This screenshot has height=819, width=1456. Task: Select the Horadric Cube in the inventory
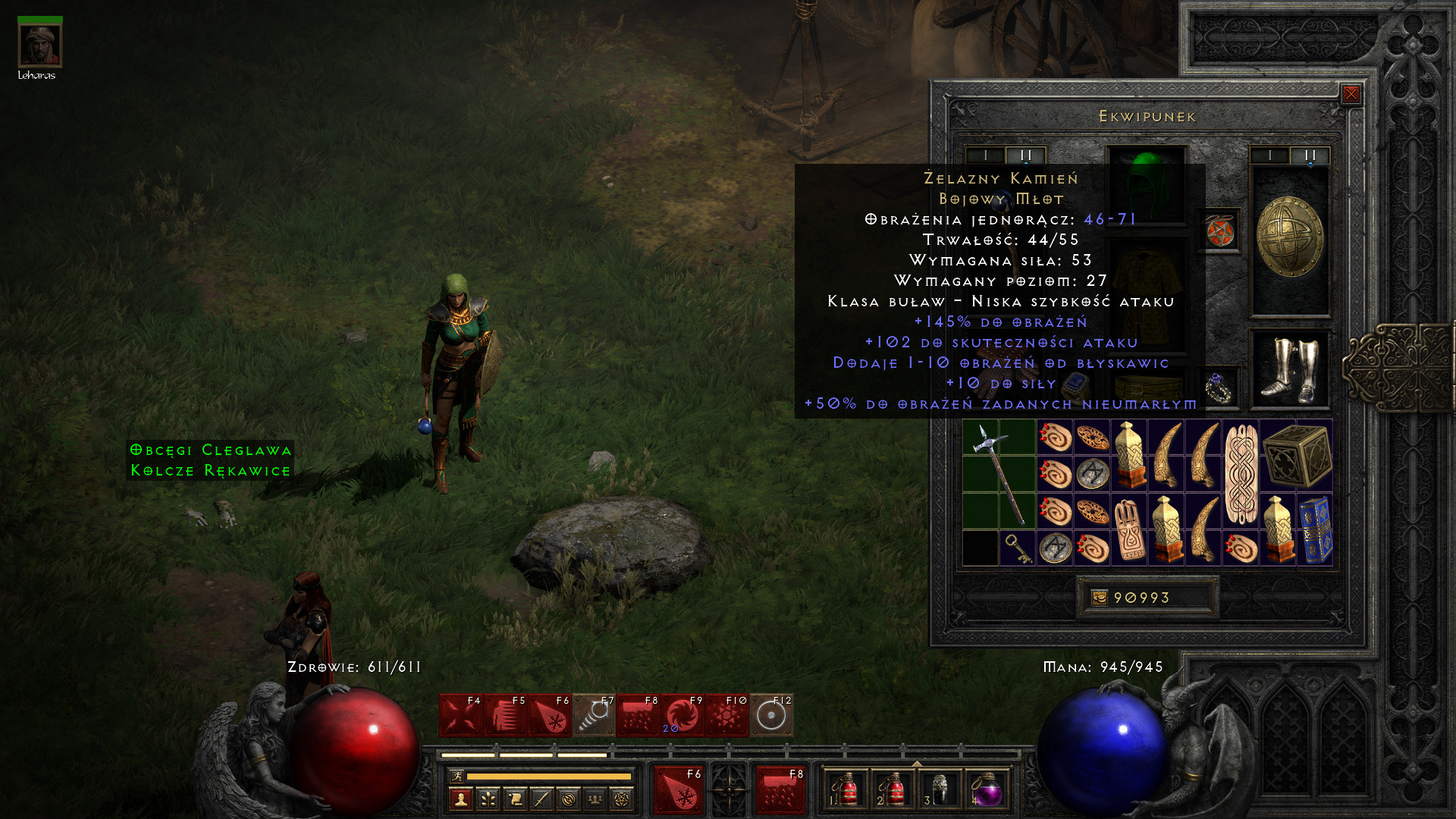1298,456
